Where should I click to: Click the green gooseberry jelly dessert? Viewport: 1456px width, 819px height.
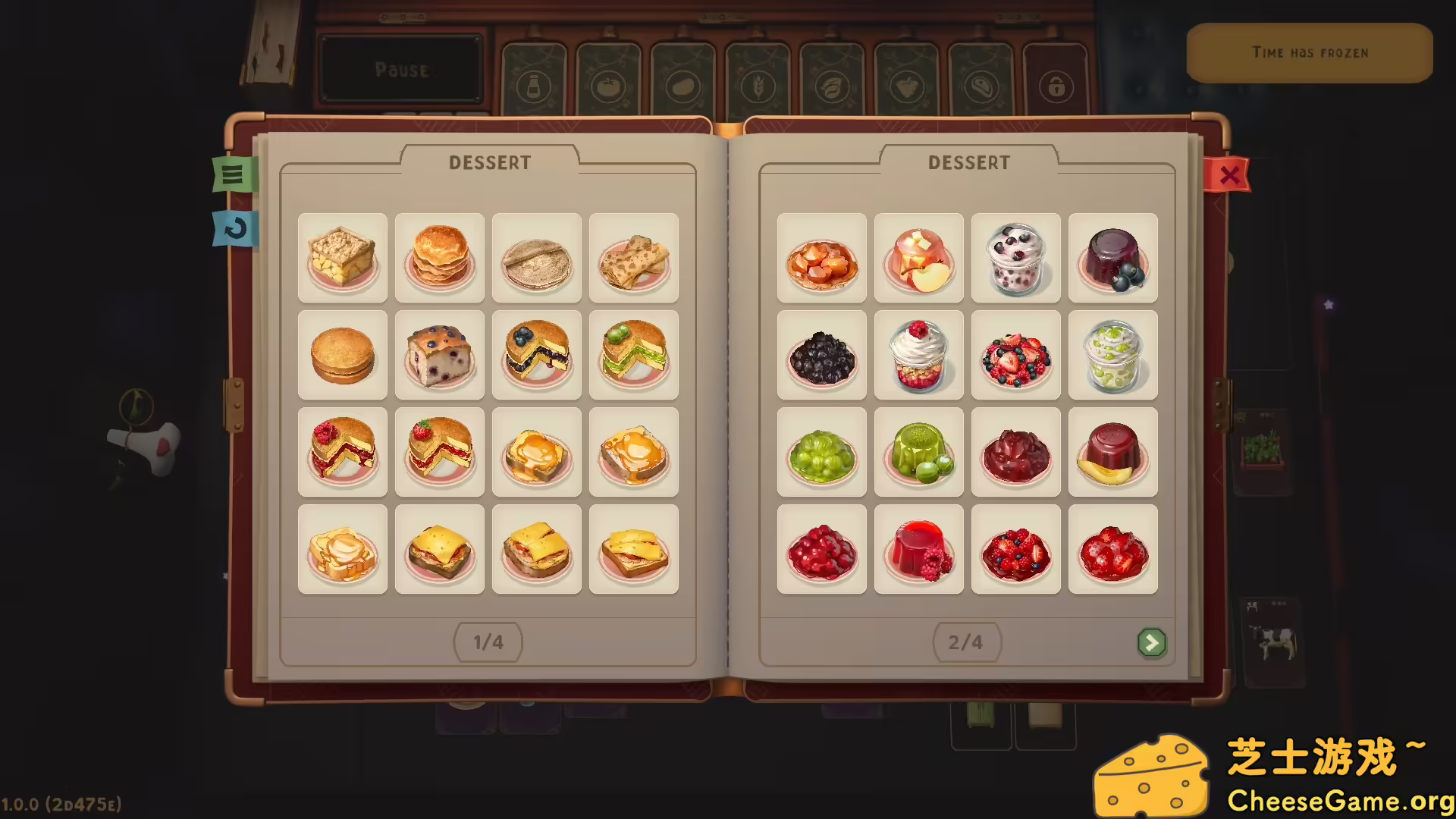(918, 452)
